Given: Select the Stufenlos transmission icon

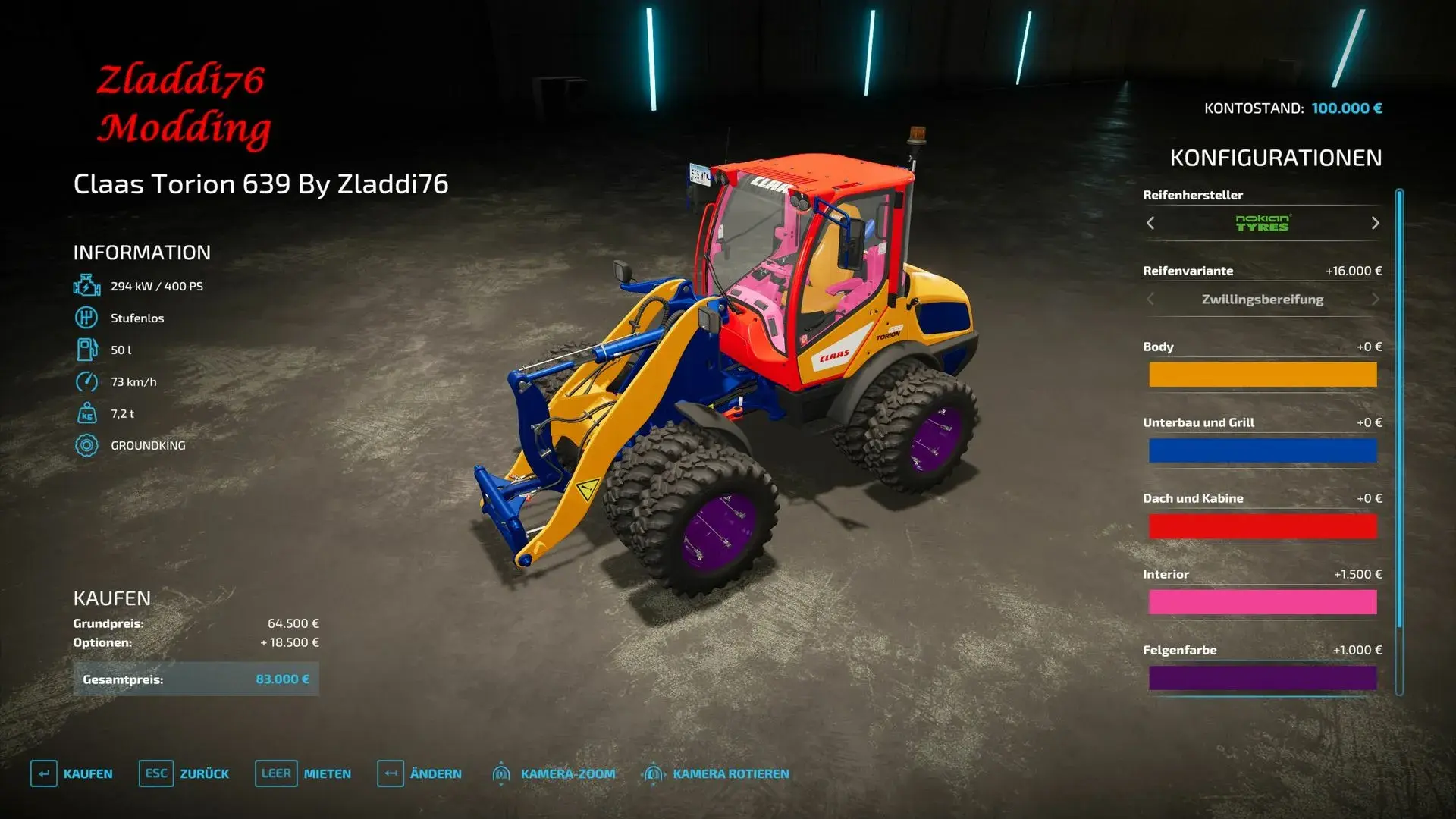Looking at the screenshot, I should coord(86,318).
